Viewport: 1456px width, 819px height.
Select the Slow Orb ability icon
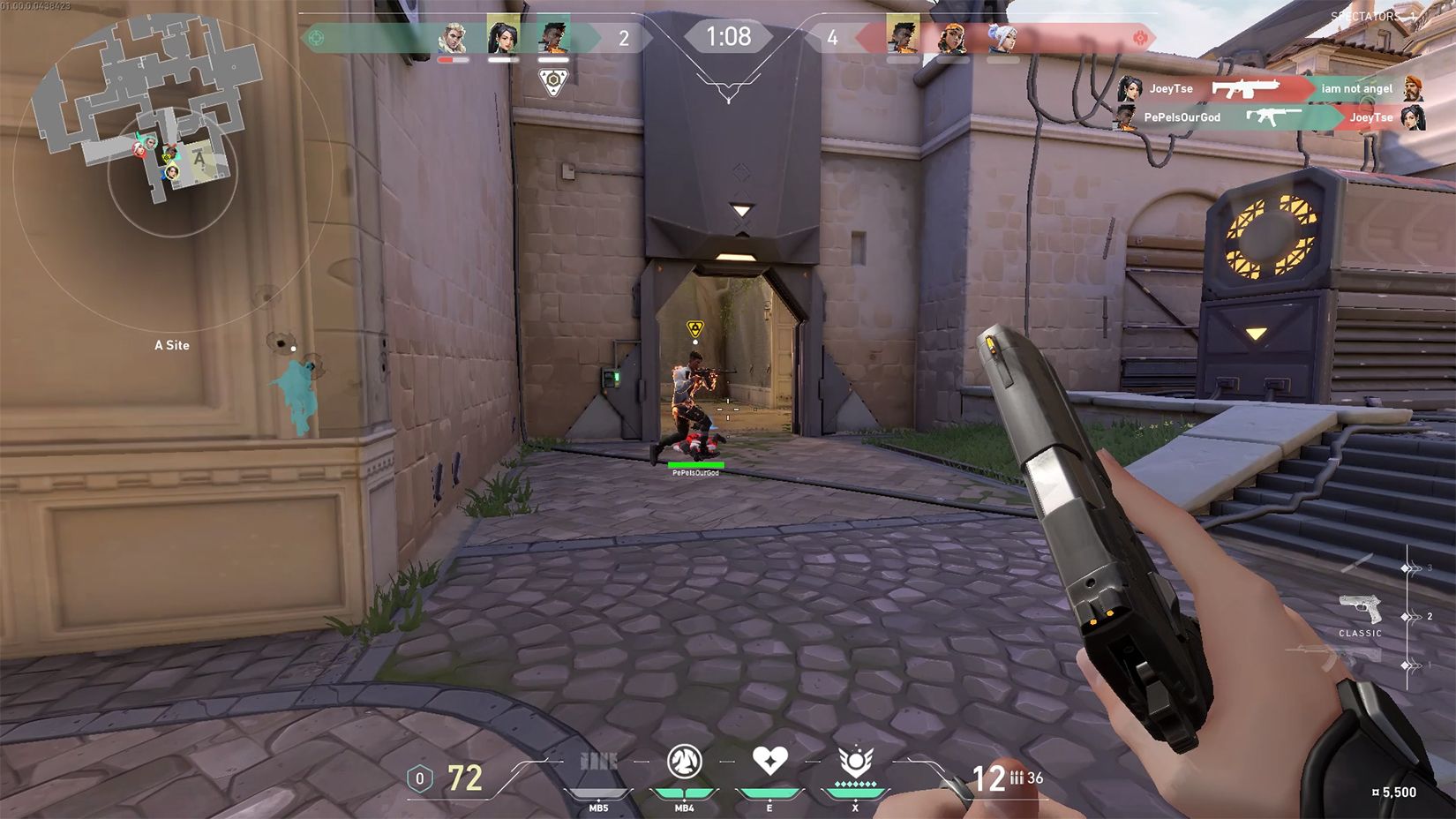pos(684,762)
